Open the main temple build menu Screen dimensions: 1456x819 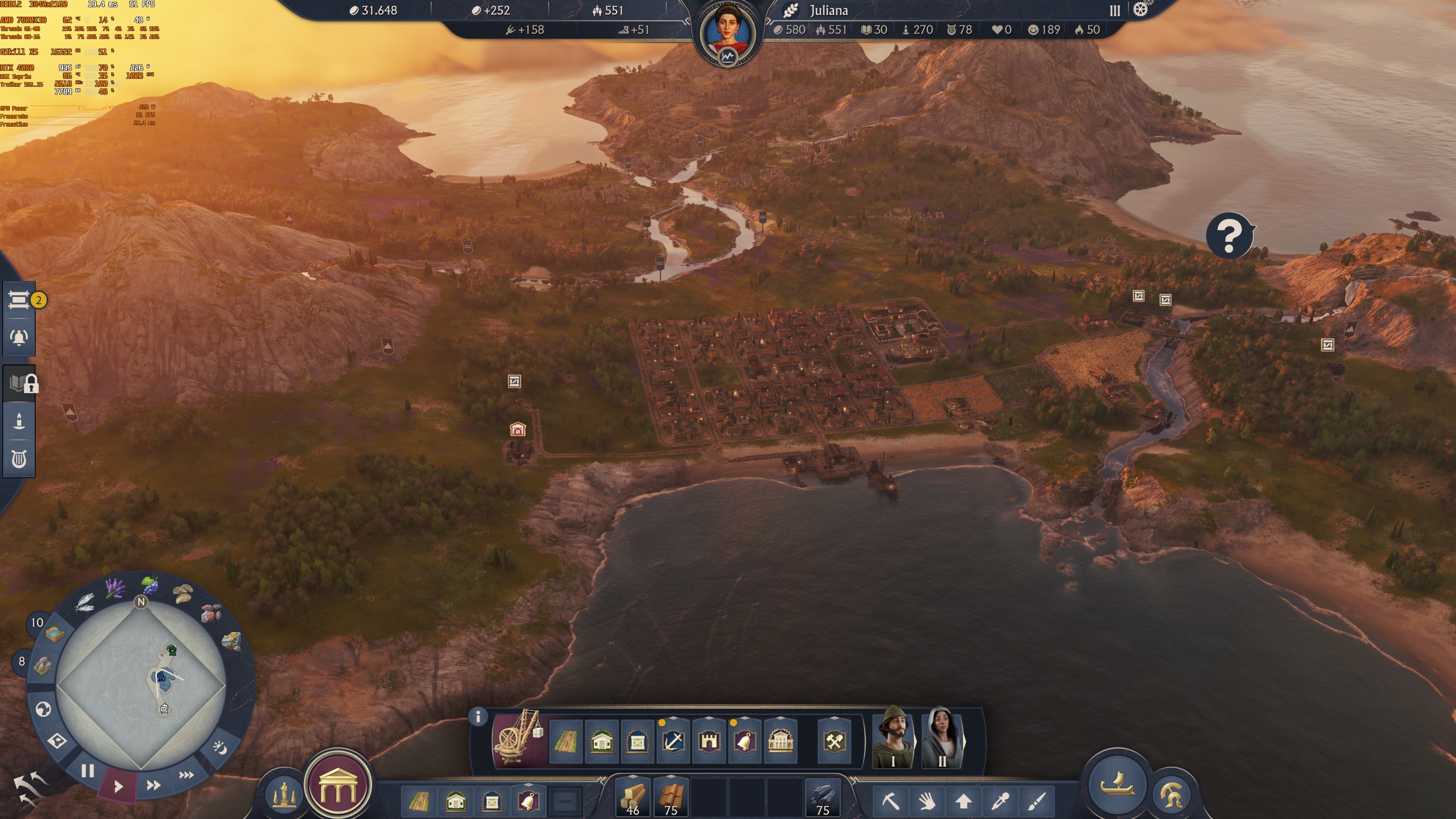tap(338, 786)
